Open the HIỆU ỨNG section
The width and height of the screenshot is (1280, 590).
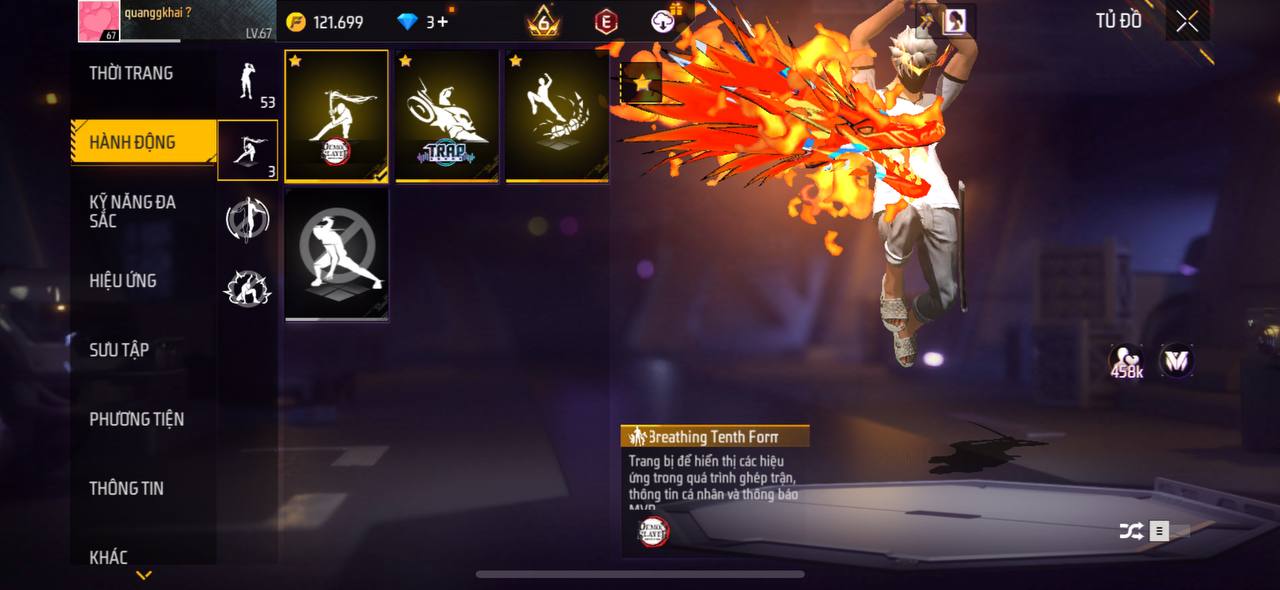pos(123,281)
